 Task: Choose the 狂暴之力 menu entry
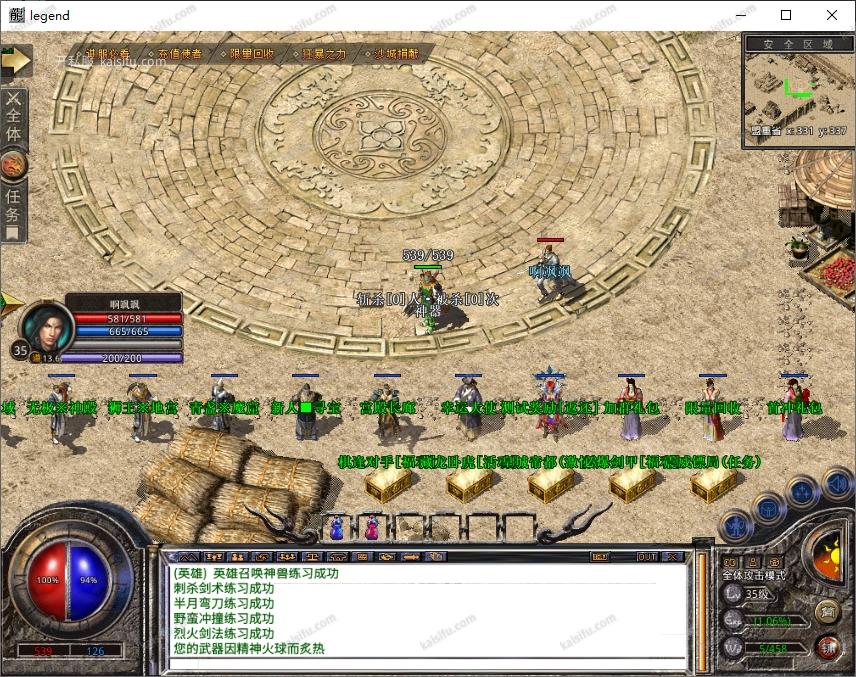coord(325,54)
